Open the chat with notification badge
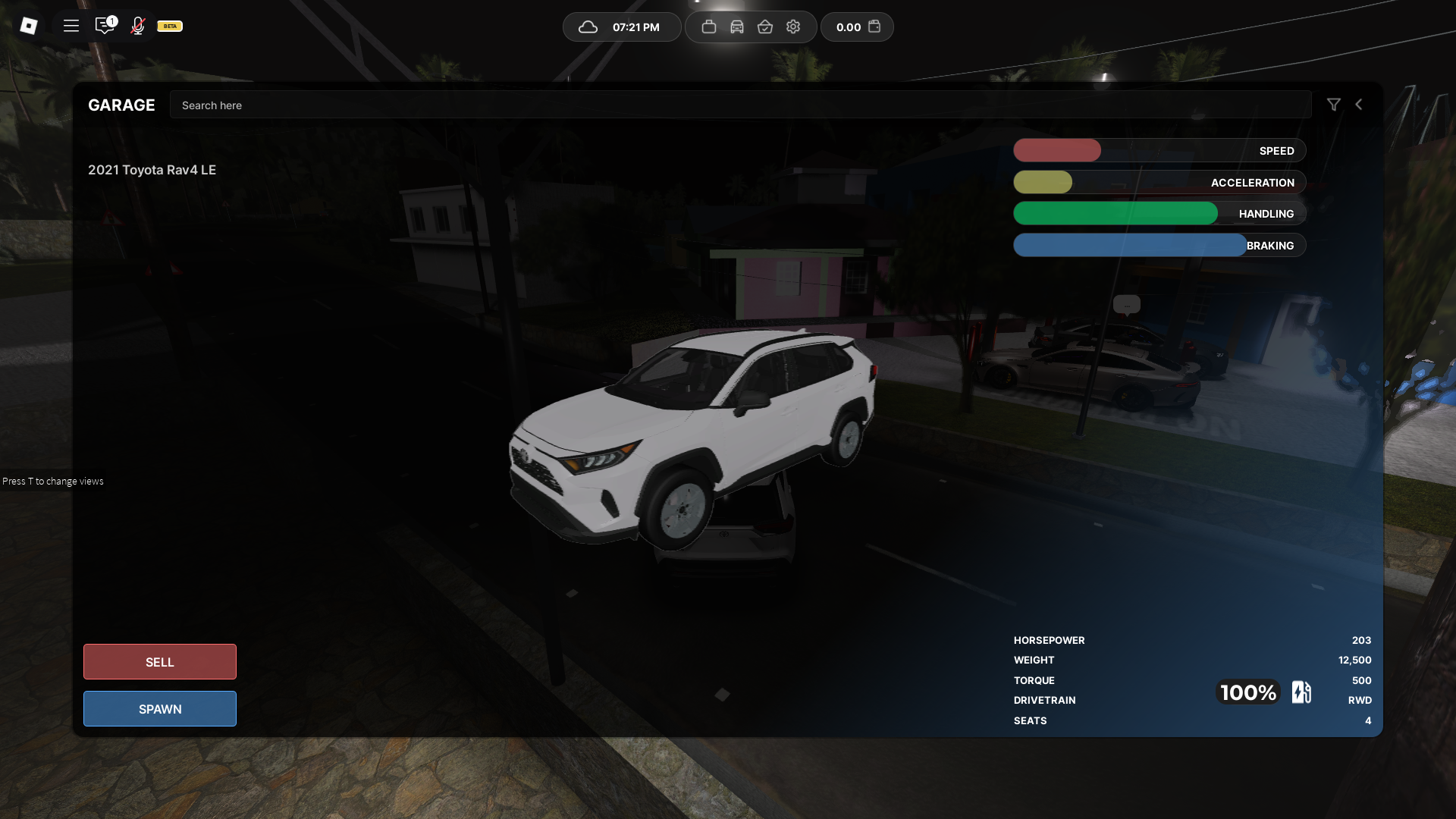This screenshot has width=1456, height=819. [x=105, y=26]
